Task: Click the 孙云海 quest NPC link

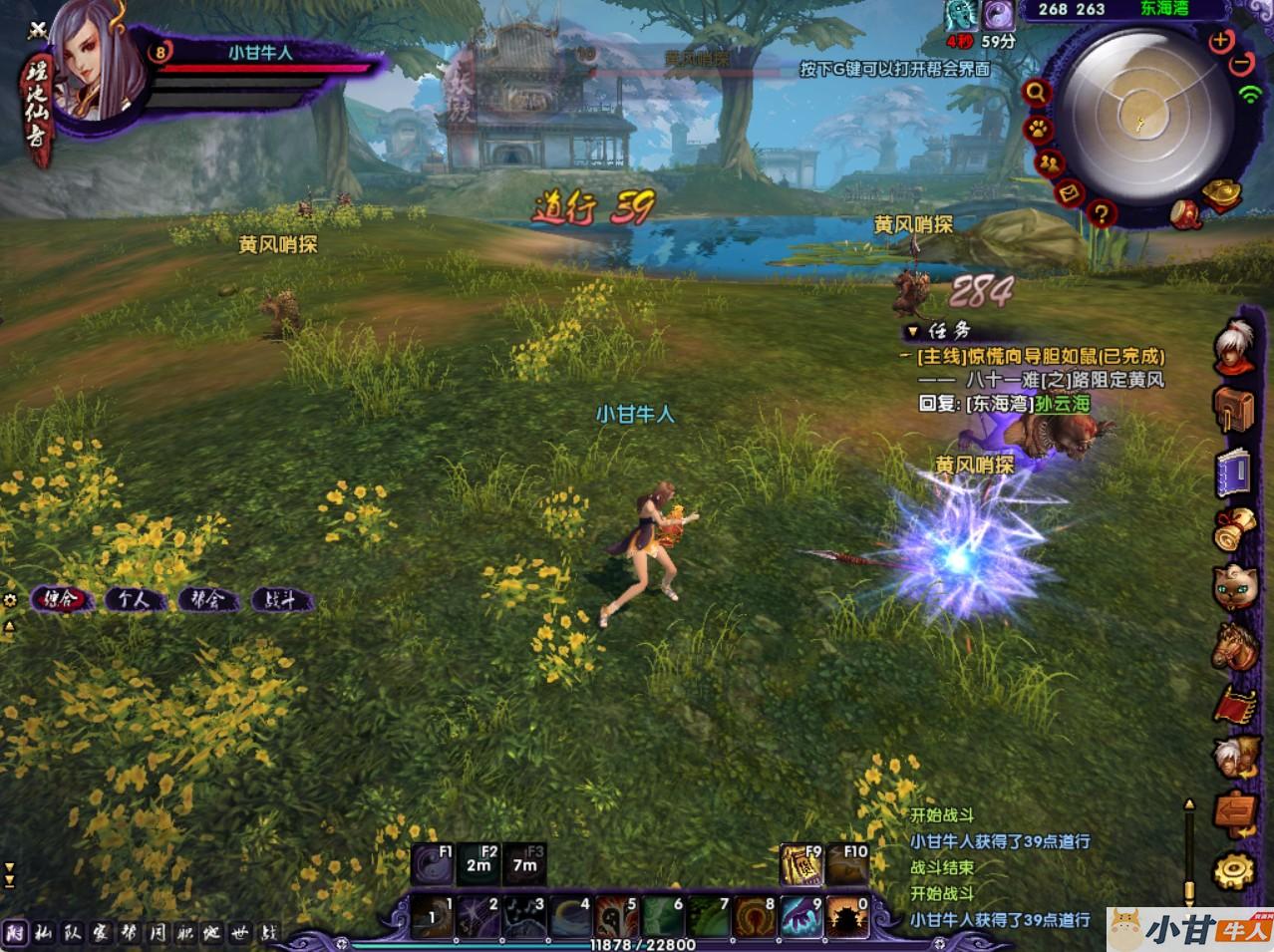Action: (x=1062, y=404)
